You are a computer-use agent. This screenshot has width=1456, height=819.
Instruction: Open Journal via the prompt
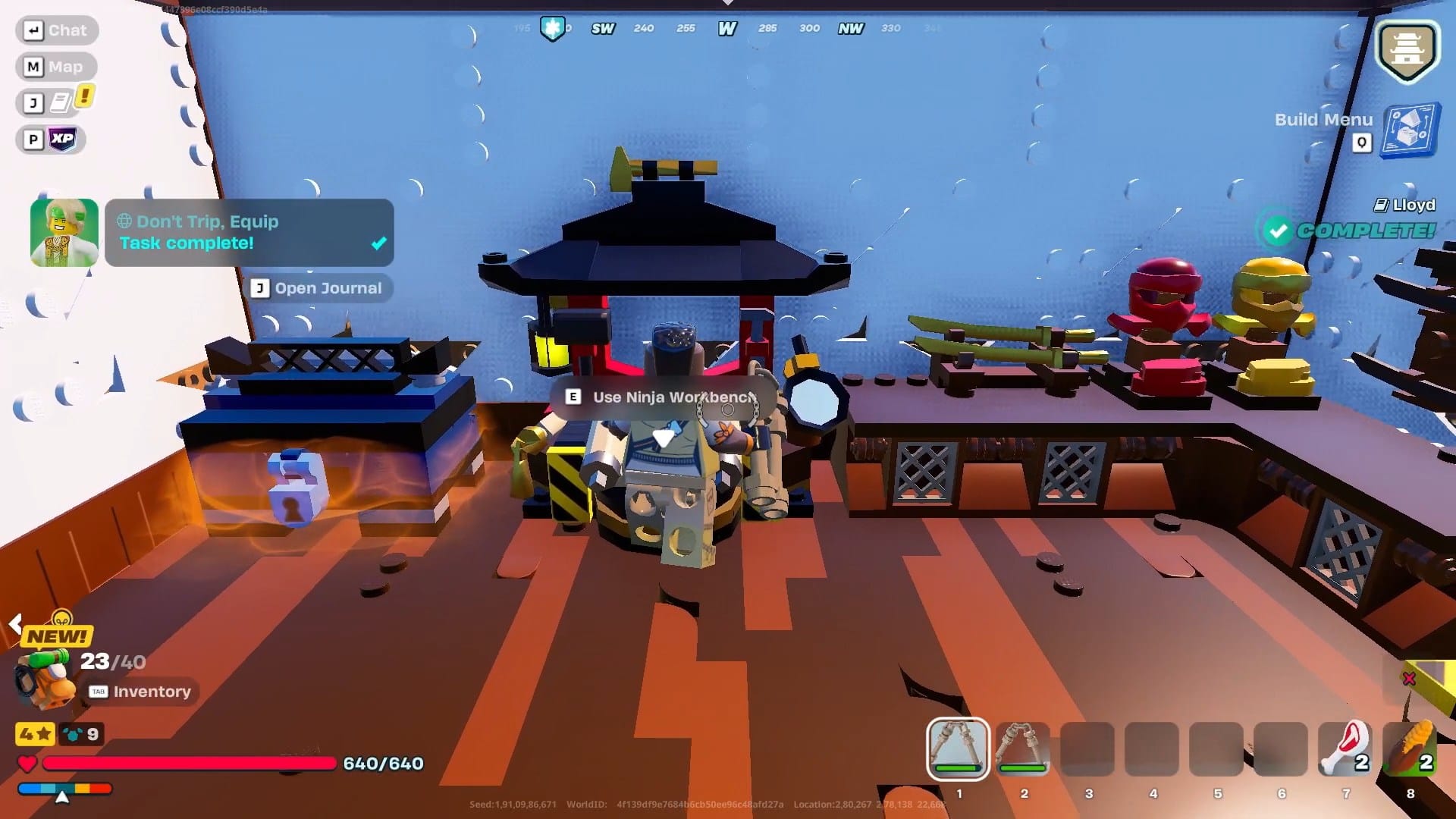tap(318, 288)
